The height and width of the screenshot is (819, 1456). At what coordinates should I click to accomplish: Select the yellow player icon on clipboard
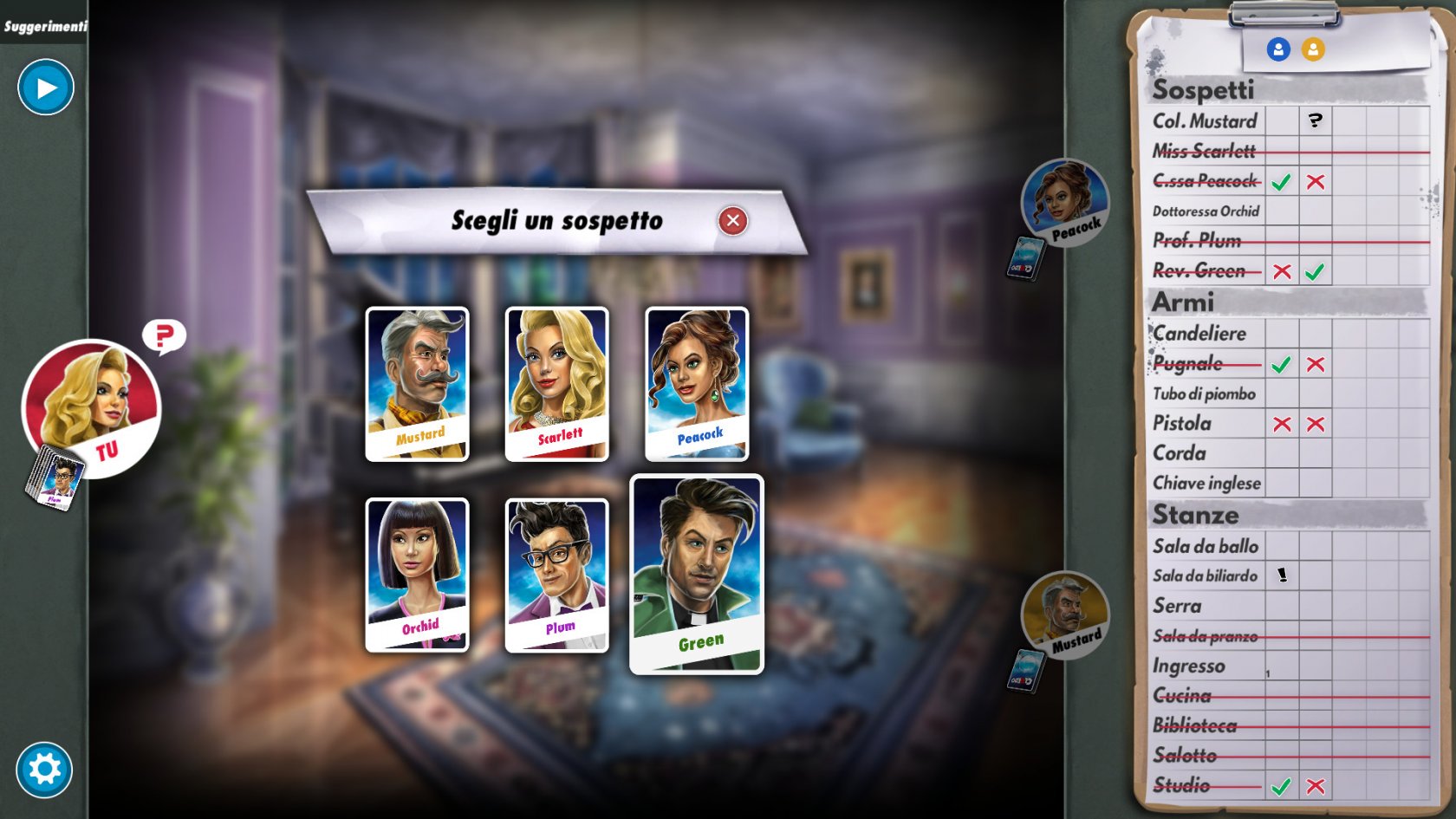pos(1313,49)
